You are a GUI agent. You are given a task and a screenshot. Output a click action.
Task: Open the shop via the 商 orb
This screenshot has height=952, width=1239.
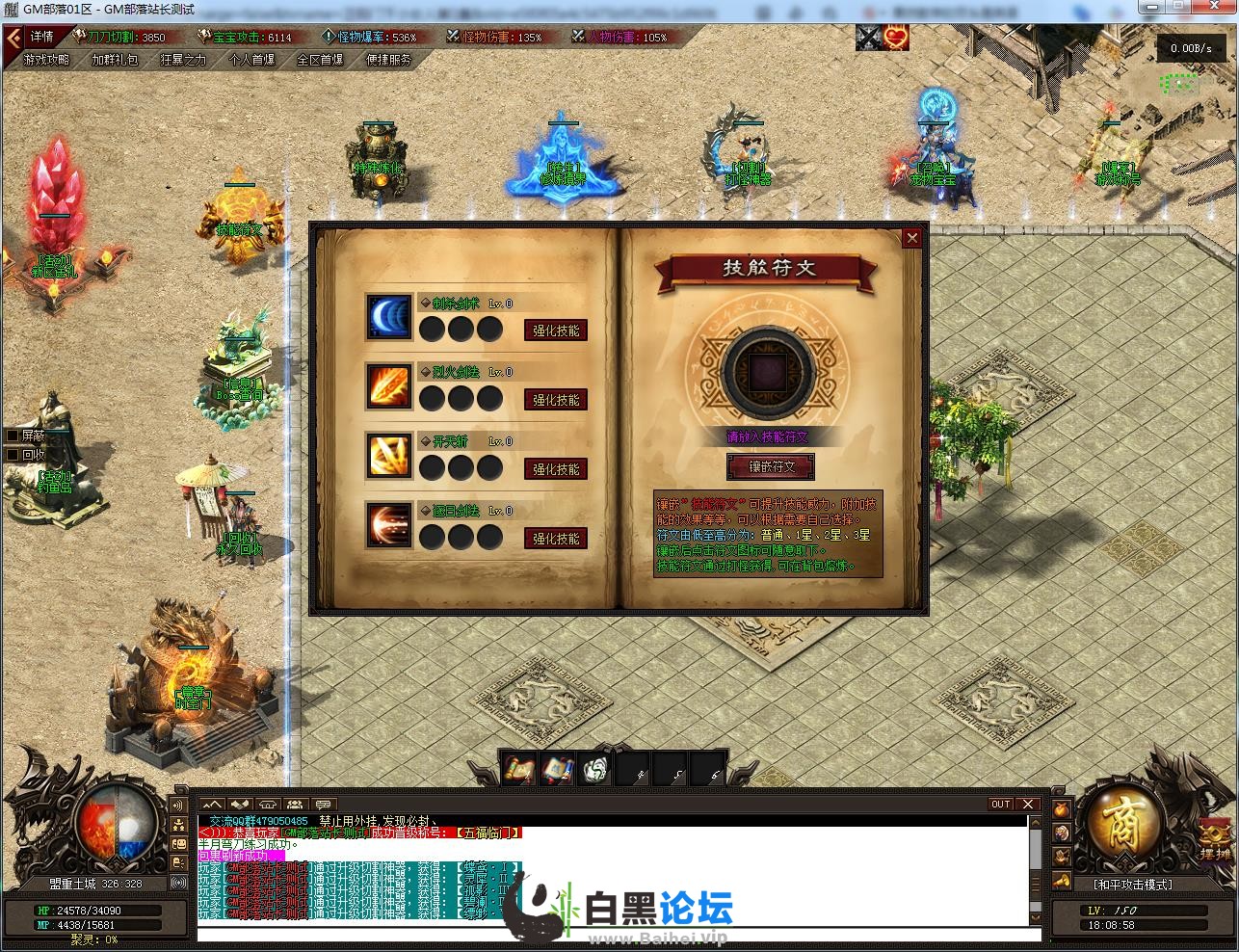click(1122, 827)
